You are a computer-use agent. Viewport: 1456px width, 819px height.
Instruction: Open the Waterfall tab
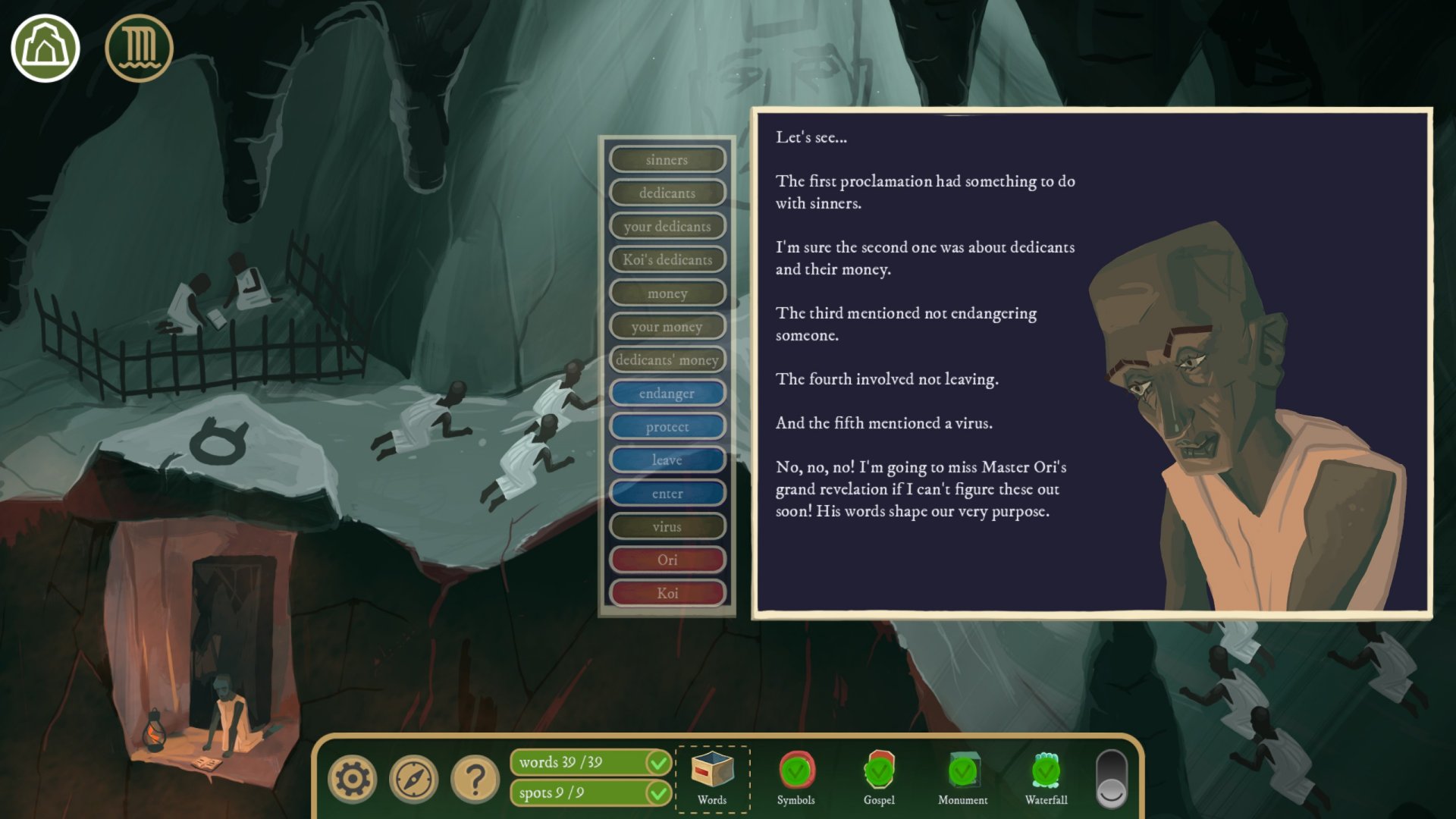coord(1046,779)
